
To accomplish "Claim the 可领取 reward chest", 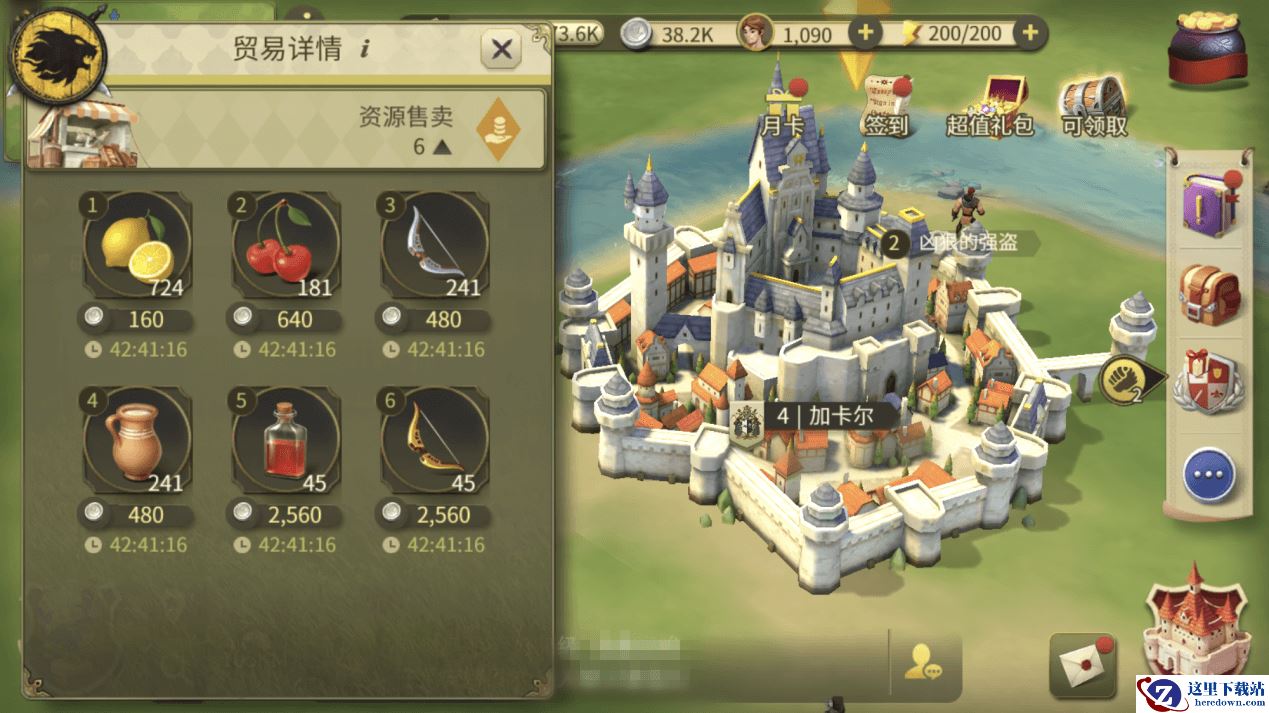I will [1094, 106].
